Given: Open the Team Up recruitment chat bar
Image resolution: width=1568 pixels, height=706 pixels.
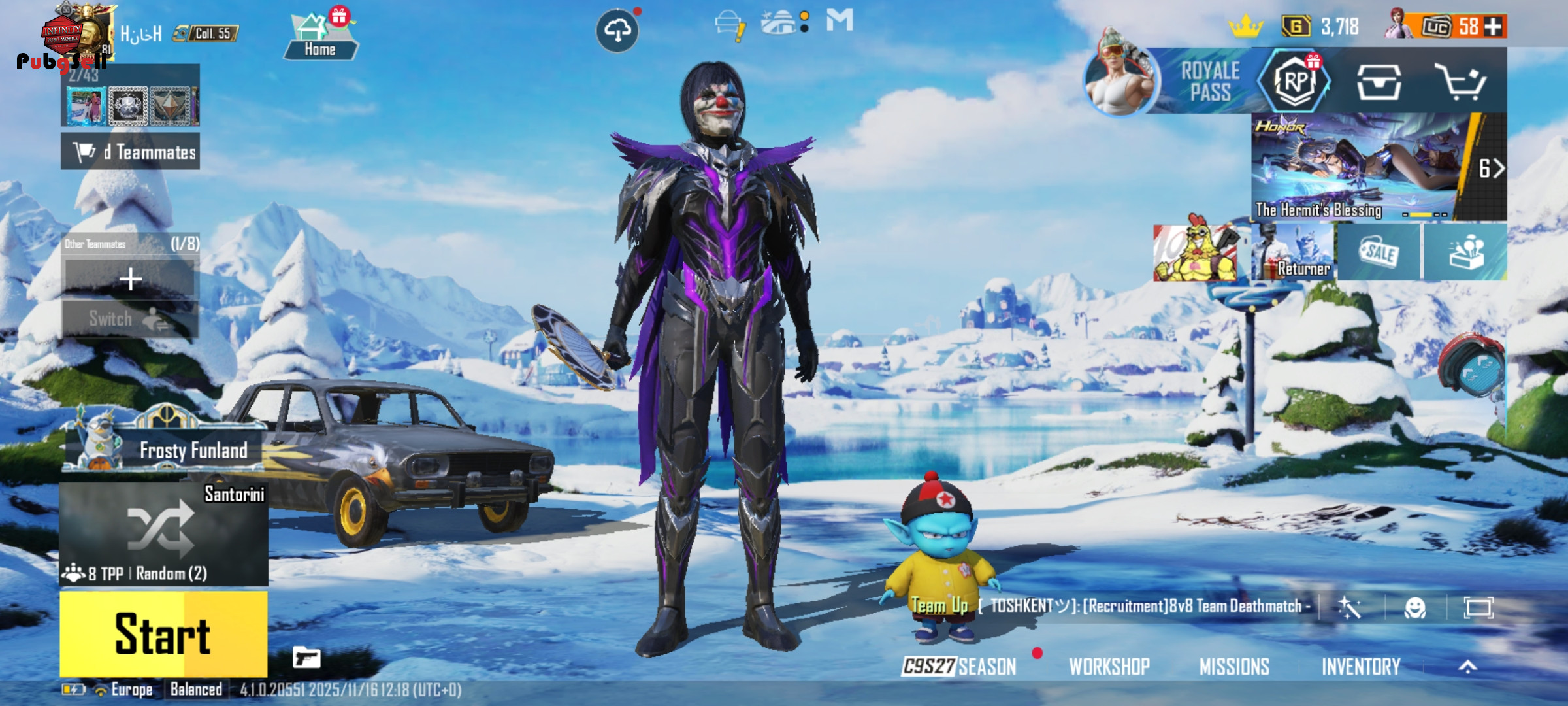Looking at the screenshot, I should tap(1111, 606).
